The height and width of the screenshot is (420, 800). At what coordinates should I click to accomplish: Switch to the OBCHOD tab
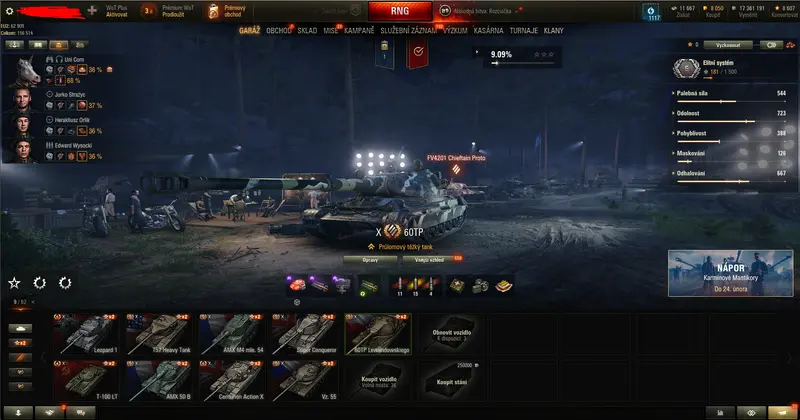click(279, 31)
